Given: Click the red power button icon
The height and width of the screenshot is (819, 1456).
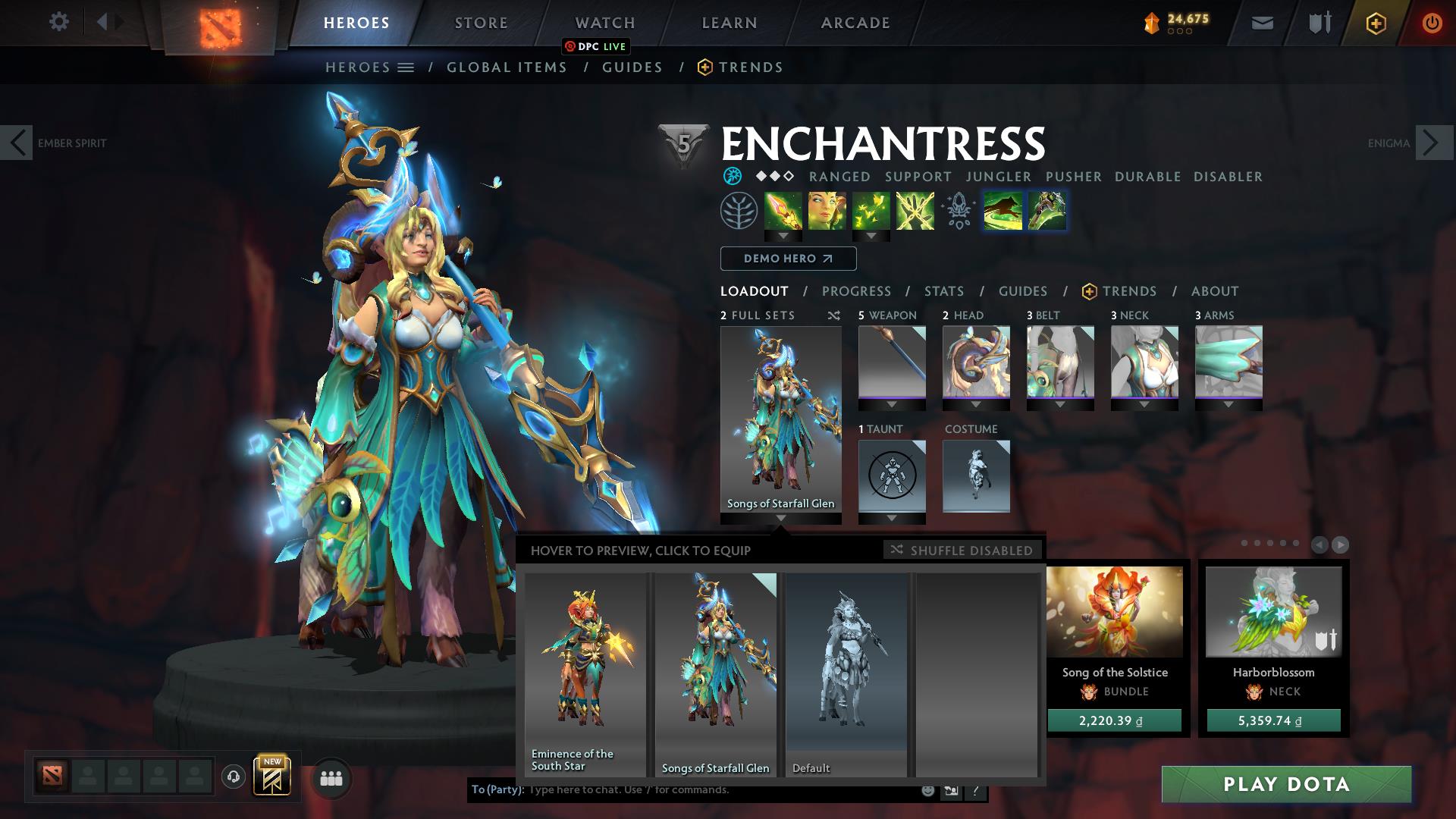Looking at the screenshot, I should 1432,23.
